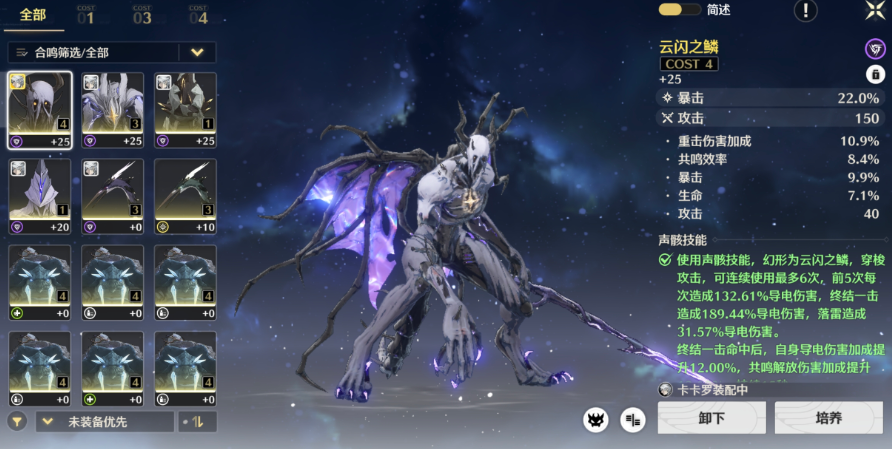The width and height of the screenshot is (892, 449).
Task: Select the echo leveled to +20
Action: (x=40, y=196)
